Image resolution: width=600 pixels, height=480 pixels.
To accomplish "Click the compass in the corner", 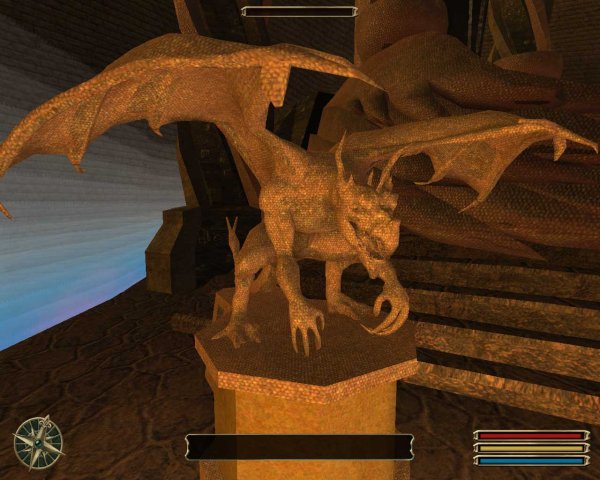I will (38, 442).
